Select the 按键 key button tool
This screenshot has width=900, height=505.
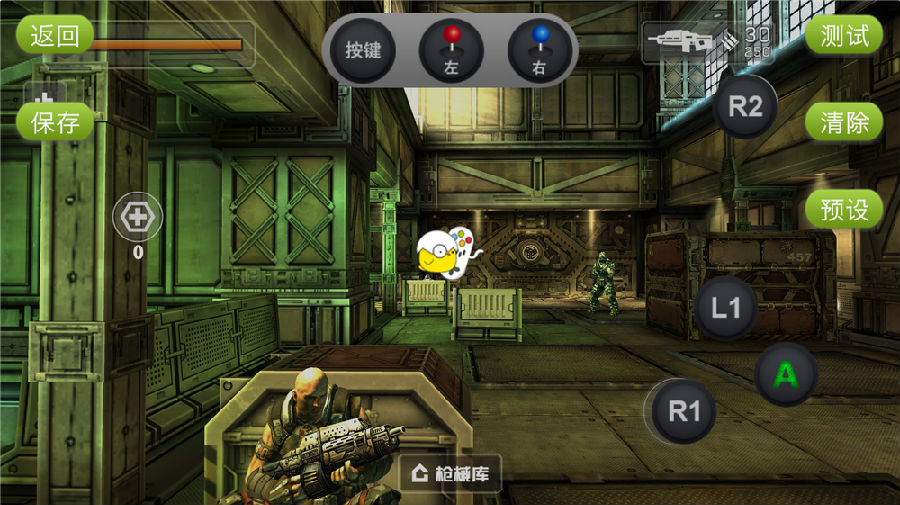(363, 50)
